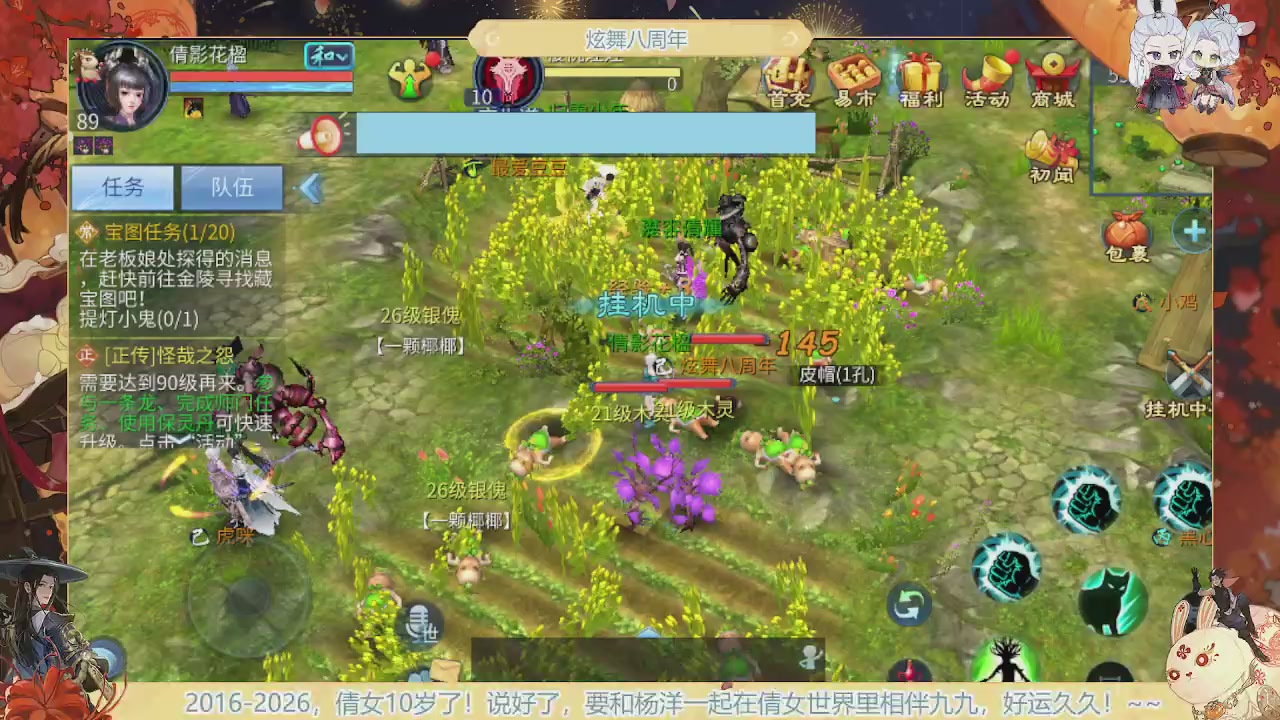Click the blue chat message bar
Image resolution: width=1280 pixels, height=720 pixels.
coord(586,132)
